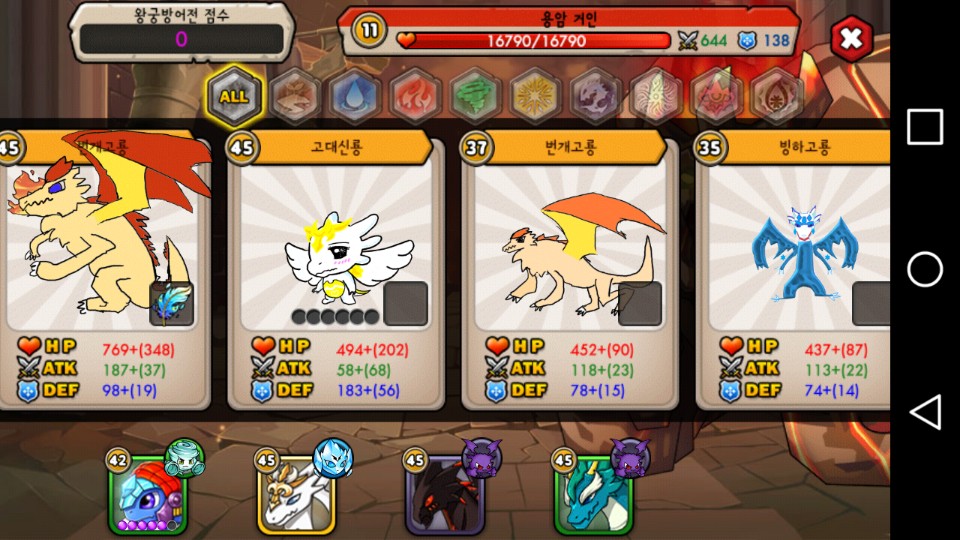
Task: Select the earth rock element filter
Action: pos(295,97)
